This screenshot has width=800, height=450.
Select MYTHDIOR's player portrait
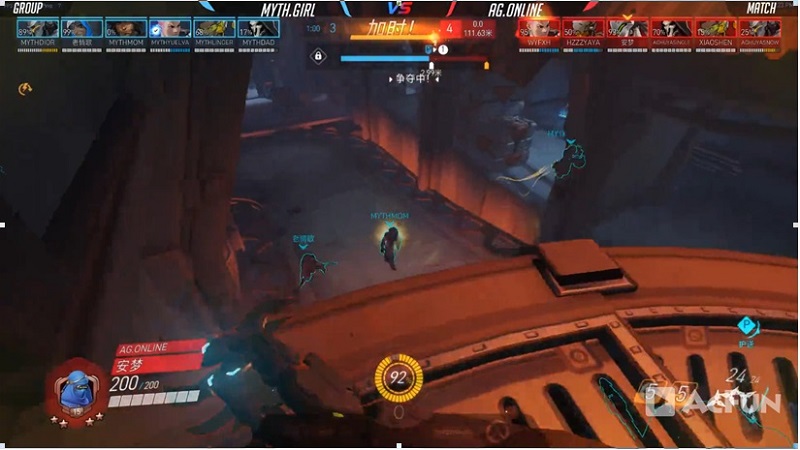coord(38,28)
